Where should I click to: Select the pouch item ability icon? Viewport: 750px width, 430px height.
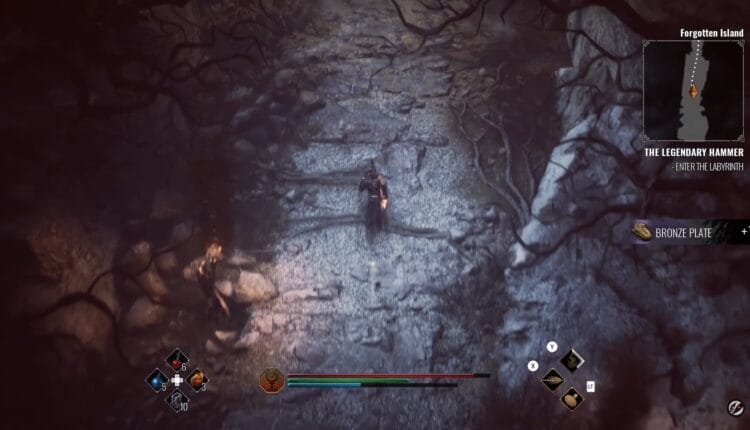571,398
